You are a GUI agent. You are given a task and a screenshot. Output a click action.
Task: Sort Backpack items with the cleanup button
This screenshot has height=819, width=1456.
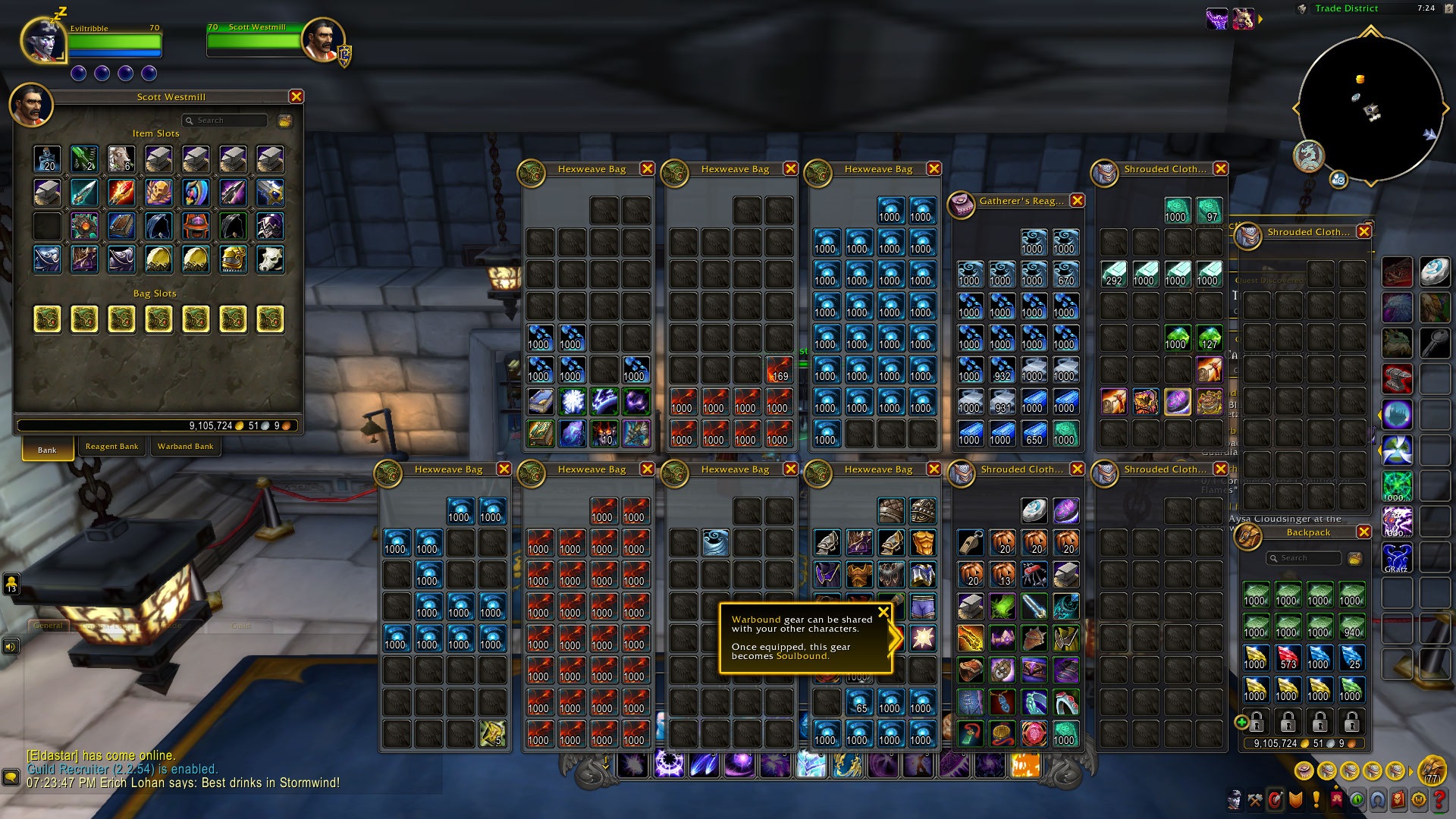tap(1355, 559)
